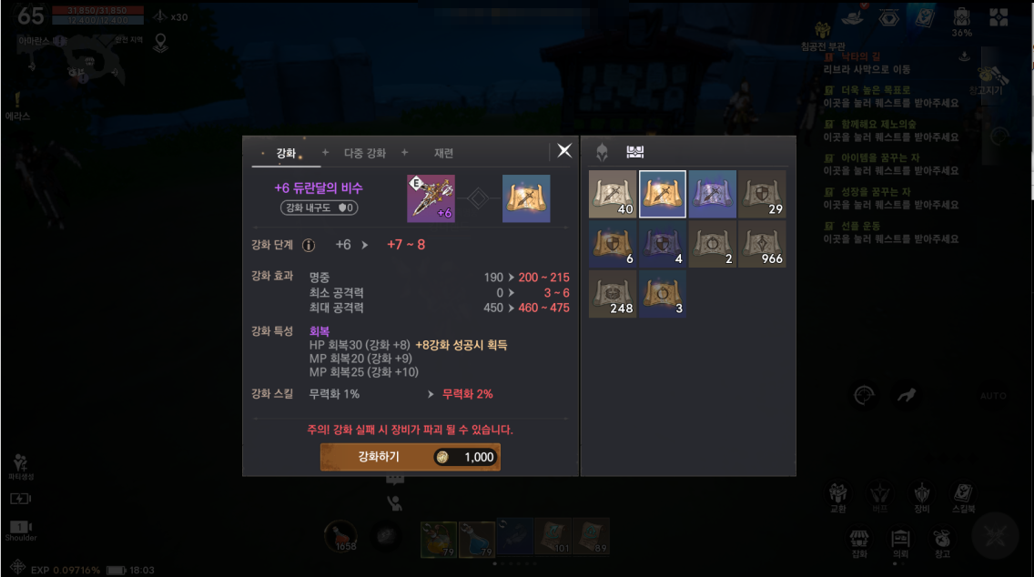The width and height of the screenshot is (1034, 577).
Task: Choose the ring scroll with 2
Action: 712,244
